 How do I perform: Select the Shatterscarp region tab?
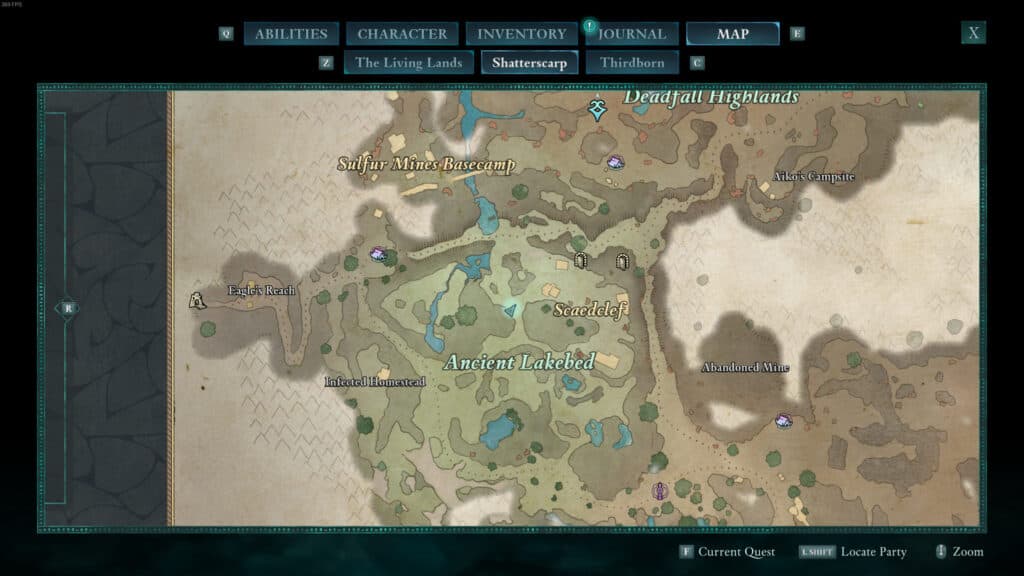click(x=529, y=62)
